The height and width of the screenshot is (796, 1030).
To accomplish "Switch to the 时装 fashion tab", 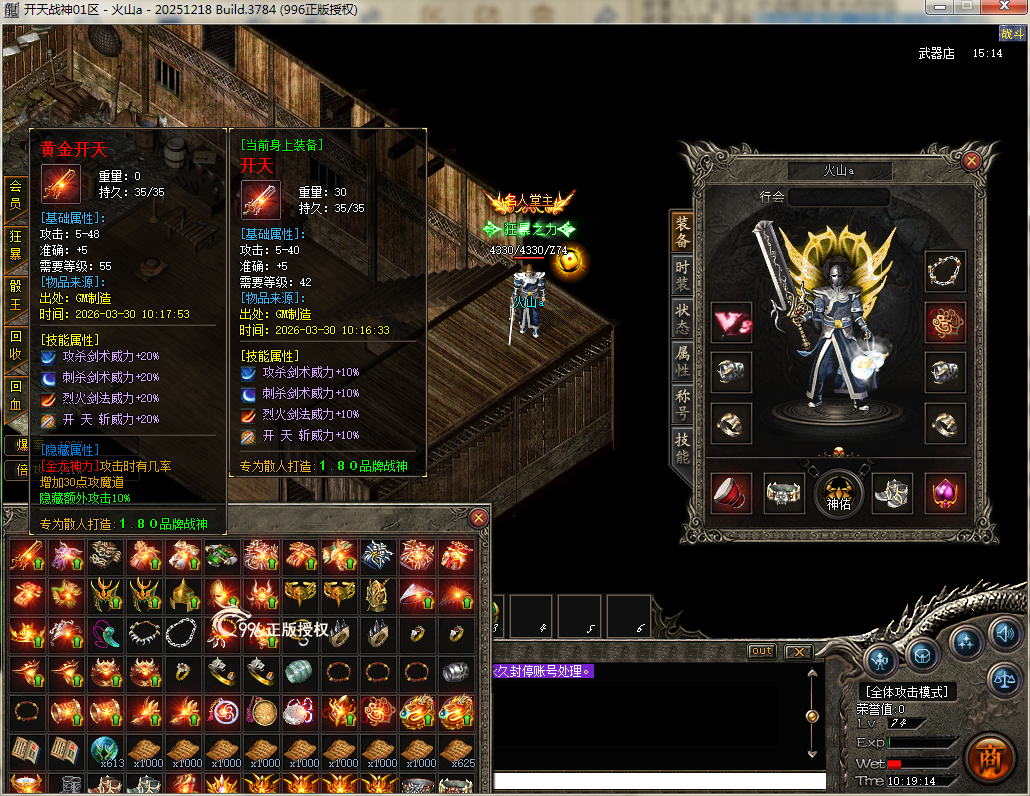I will coord(682,276).
